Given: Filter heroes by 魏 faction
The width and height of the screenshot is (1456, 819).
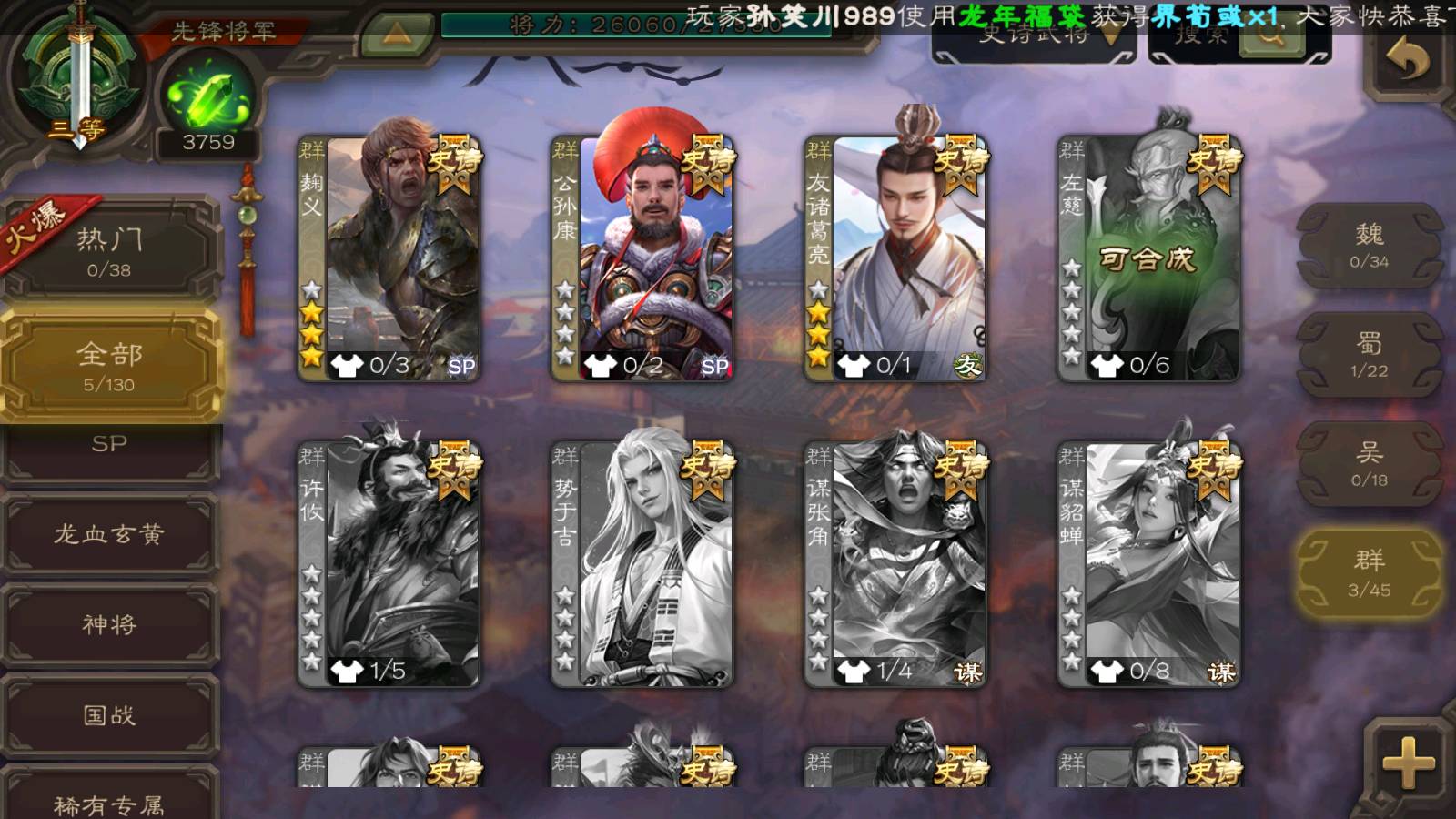Looking at the screenshot, I should point(1369,246).
